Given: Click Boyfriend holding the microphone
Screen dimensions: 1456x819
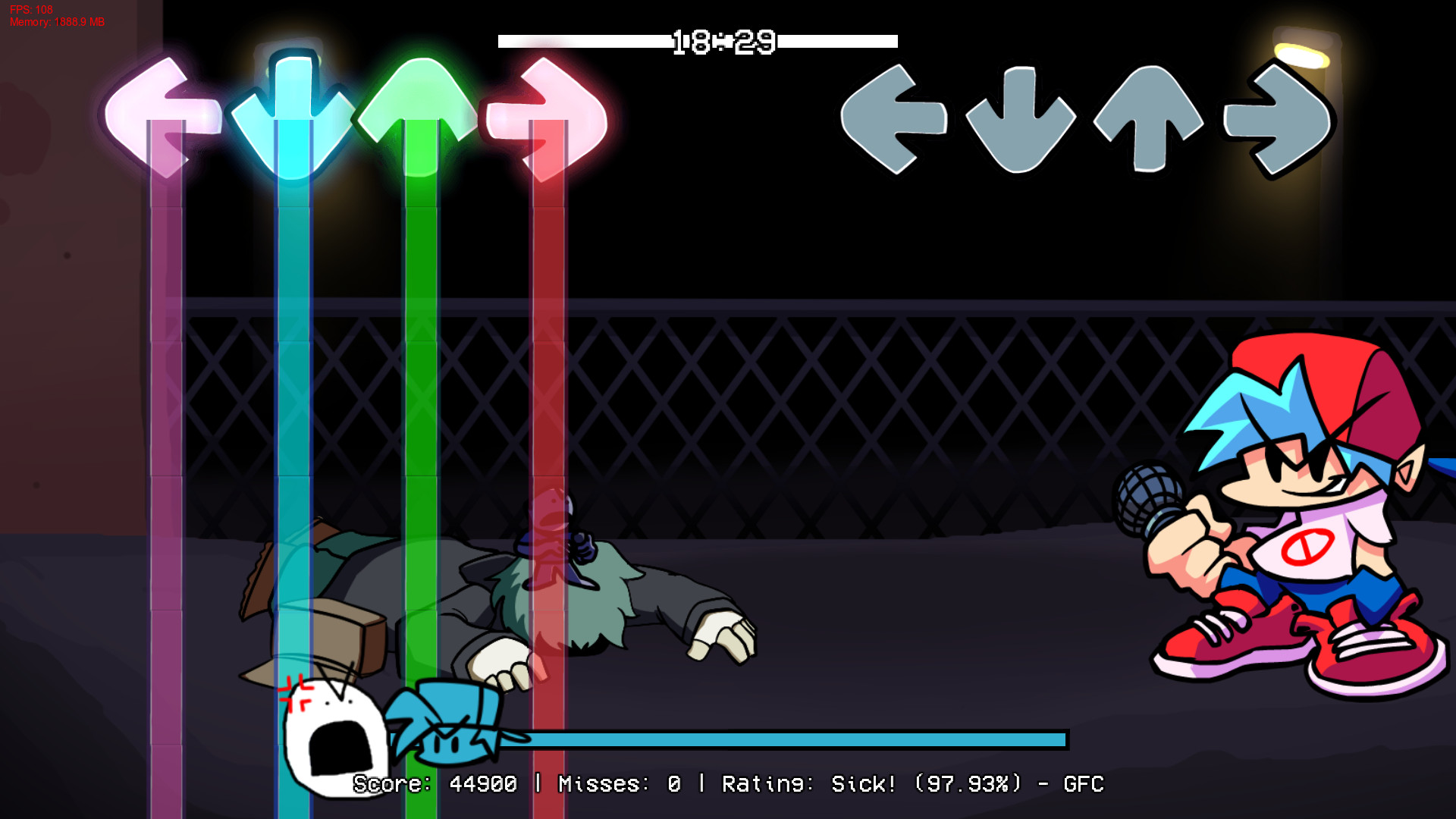Looking at the screenshot, I should click(1304, 516).
